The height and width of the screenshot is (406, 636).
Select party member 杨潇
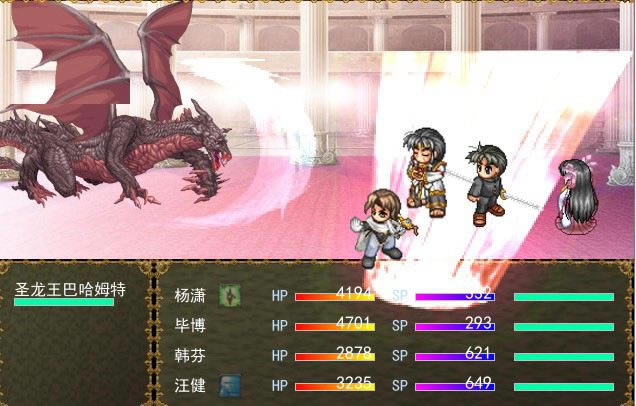(190, 296)
